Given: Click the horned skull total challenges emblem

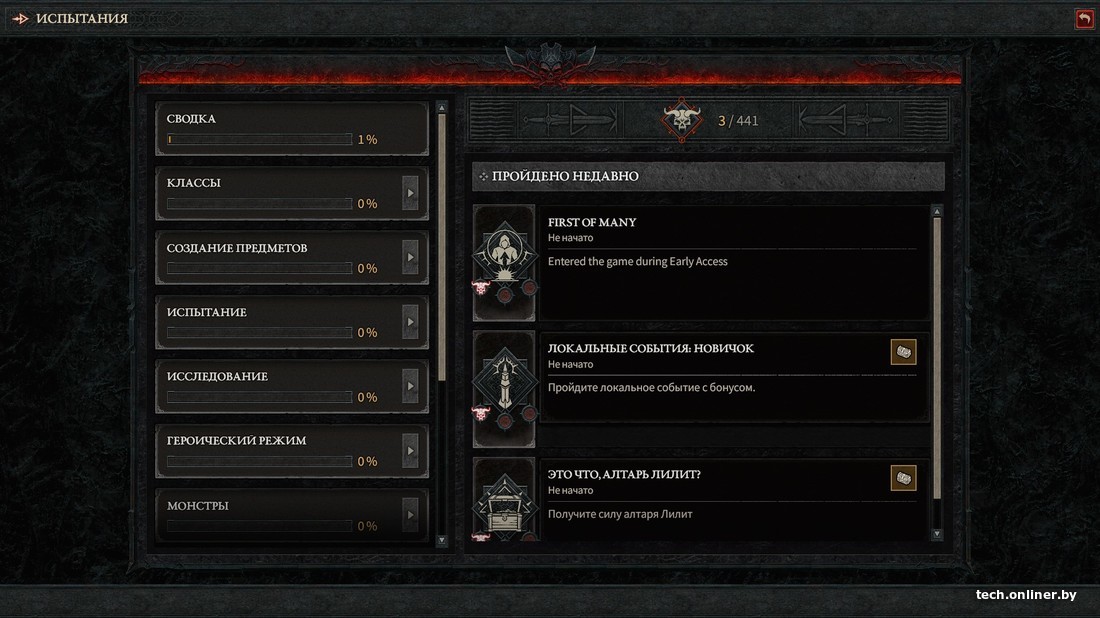Looking at the screenshot, I should coord(682,121).
